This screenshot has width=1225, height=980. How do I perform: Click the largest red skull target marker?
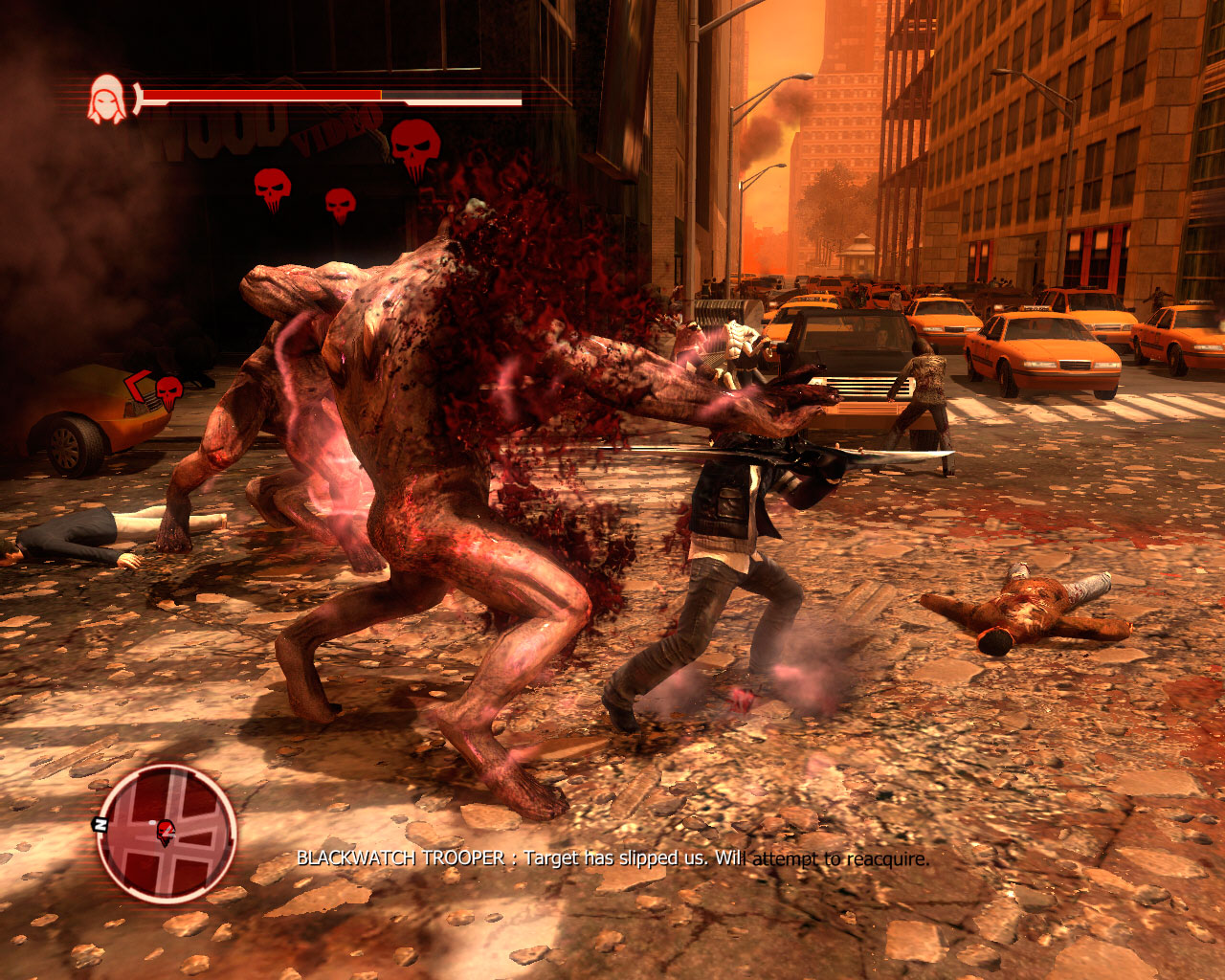point(415,145)
